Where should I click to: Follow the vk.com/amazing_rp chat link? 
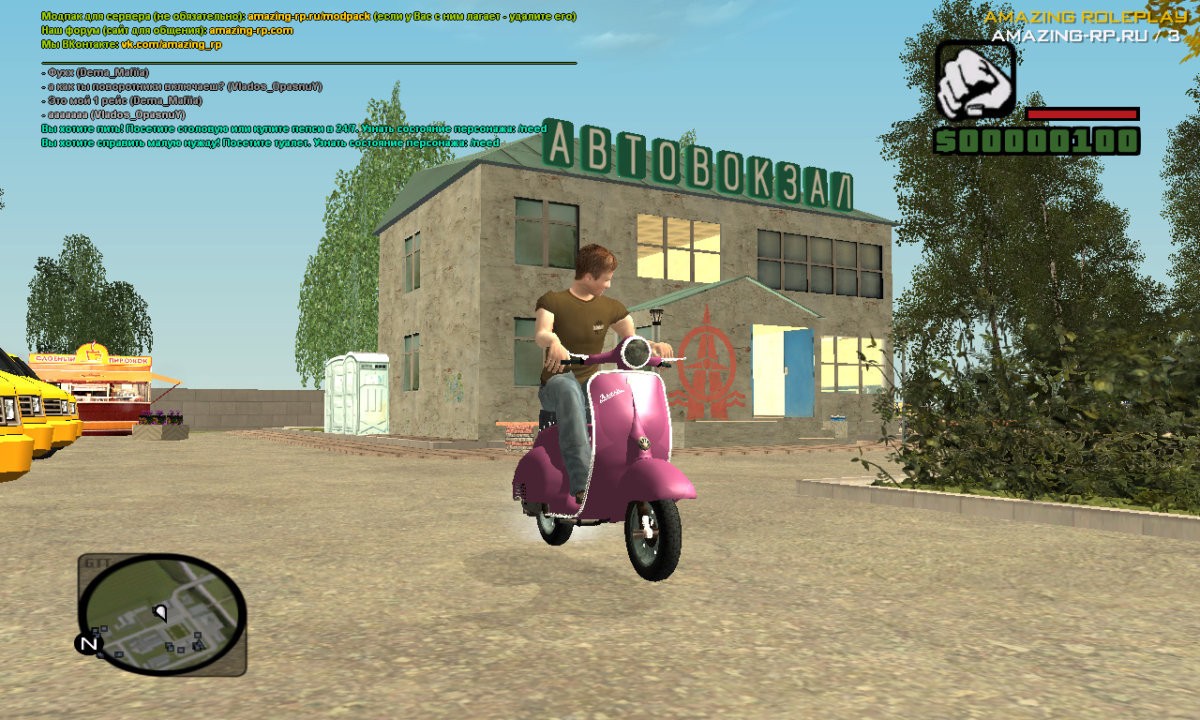(x=170, y=45)
